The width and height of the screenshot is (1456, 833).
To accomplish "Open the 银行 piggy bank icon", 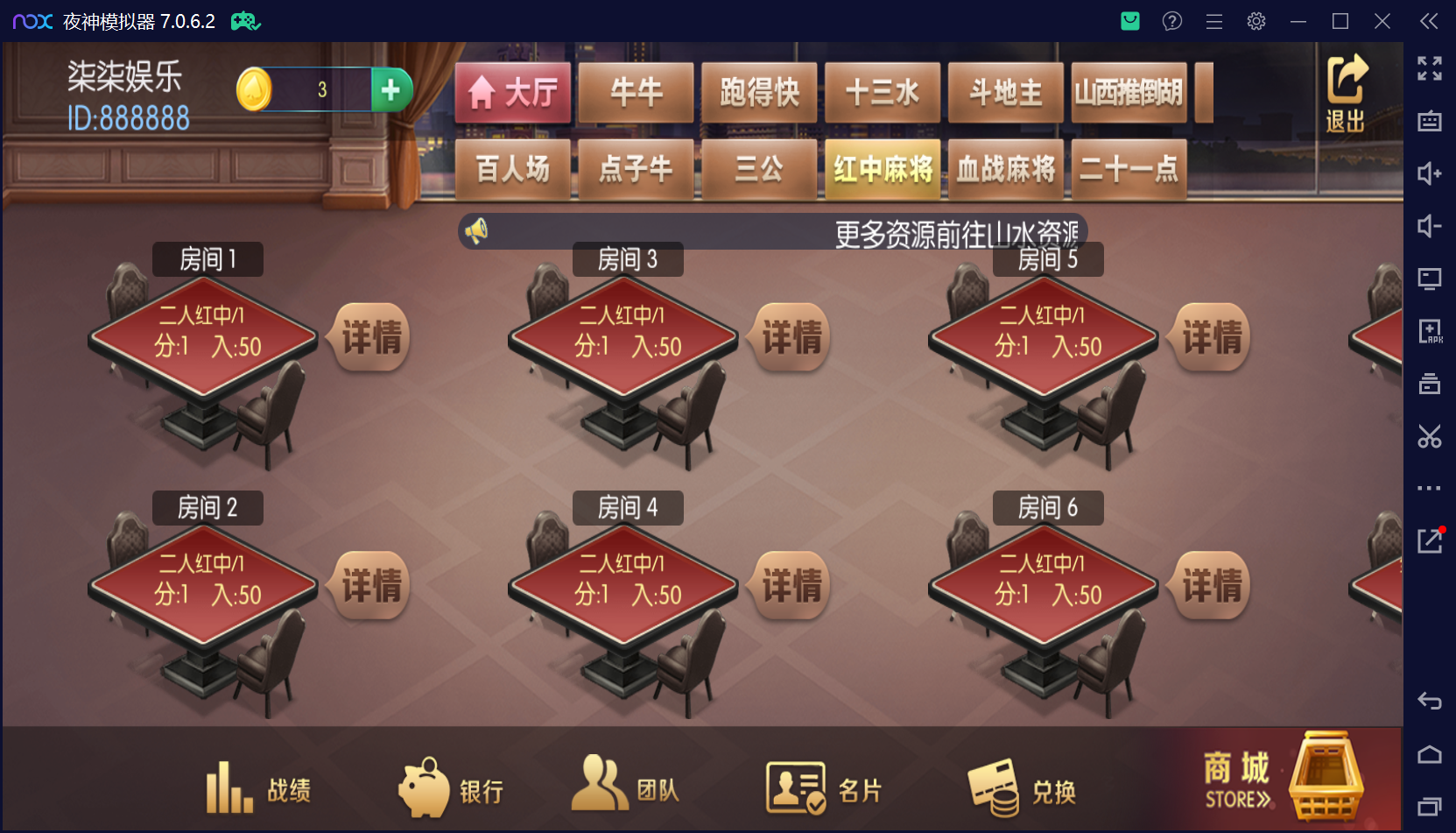I will (426, 787).
